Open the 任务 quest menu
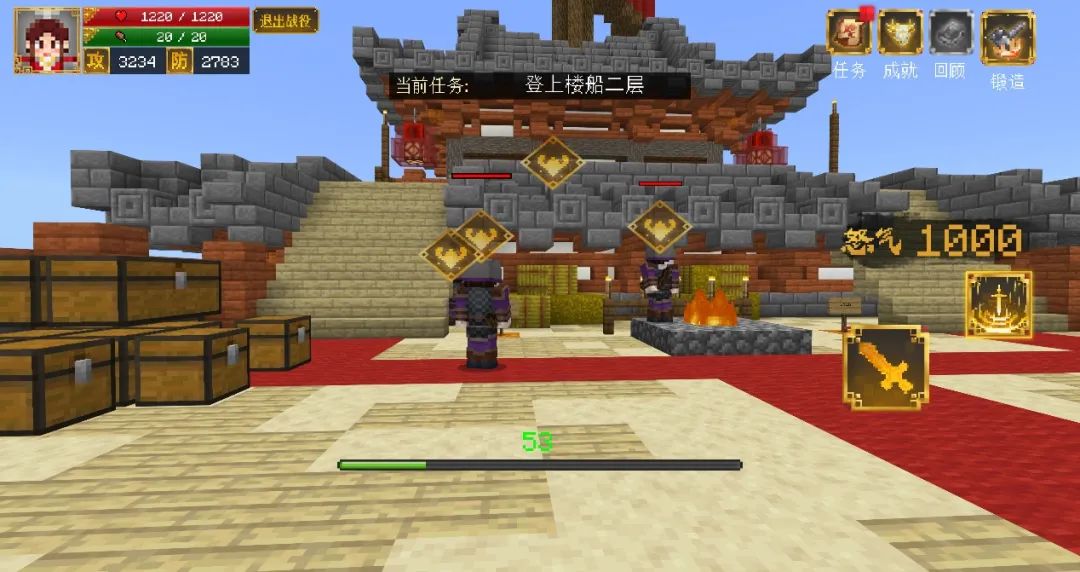The height and width of the screenshot is (572, 1080). (849, 33)
